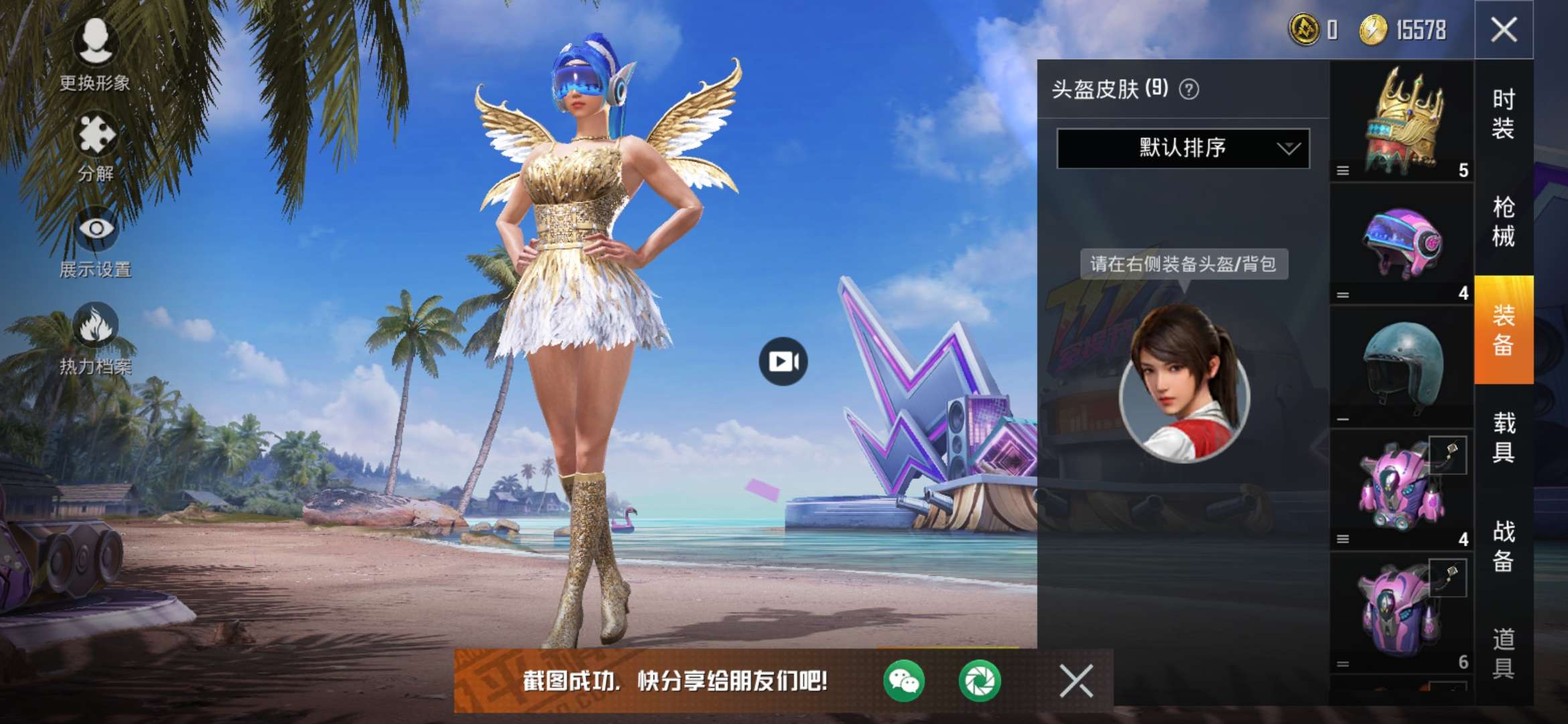Open the 默认排序 sorting dropdown
Screen dimensions: 1568x724
pyautogui.click(x=1179, y=147)
